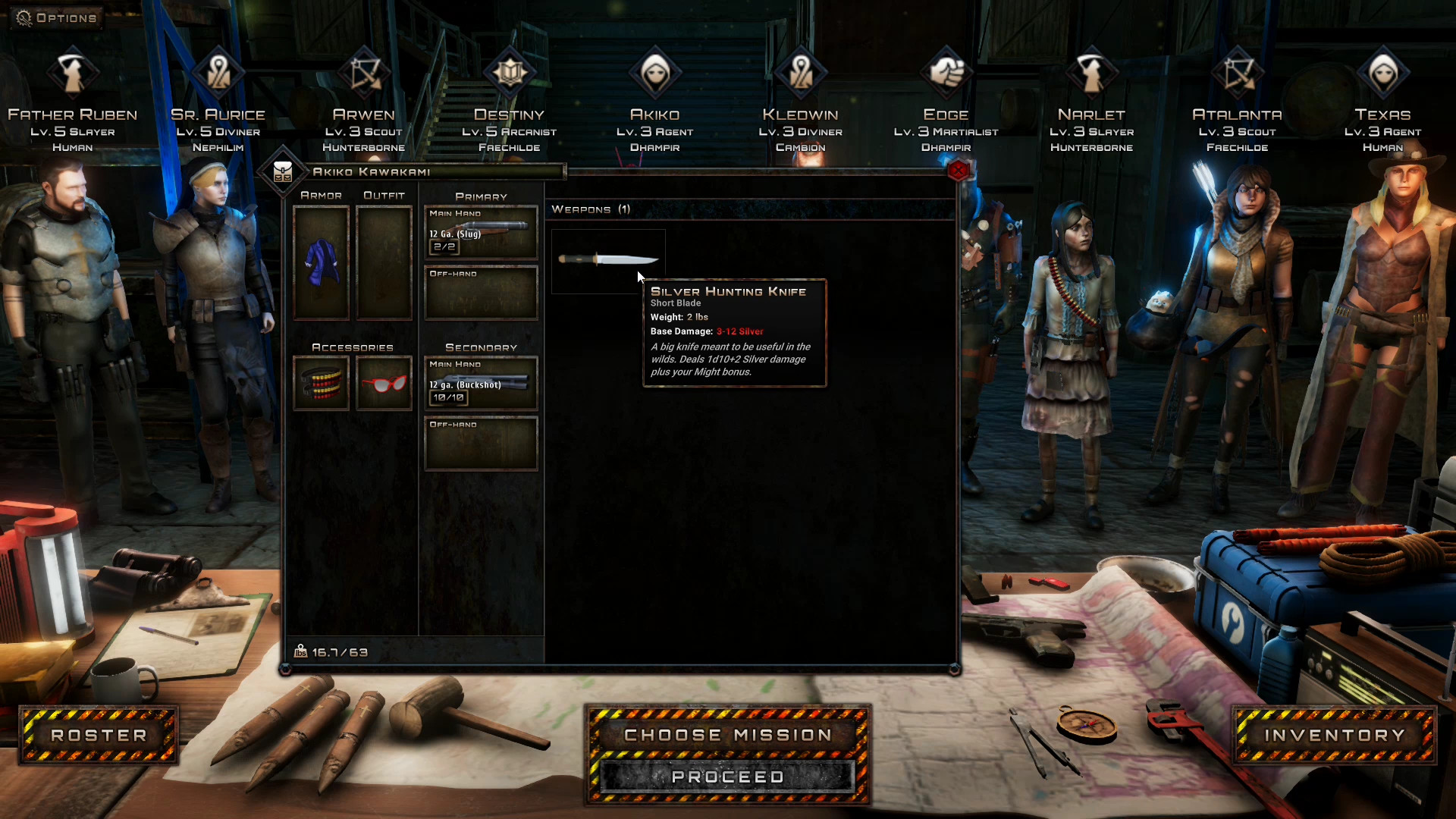Select Father Ruben's Slayer portrait icon
Image resolution: width=1456 pixels, height=819 pixels.
[x=72, y=74]
